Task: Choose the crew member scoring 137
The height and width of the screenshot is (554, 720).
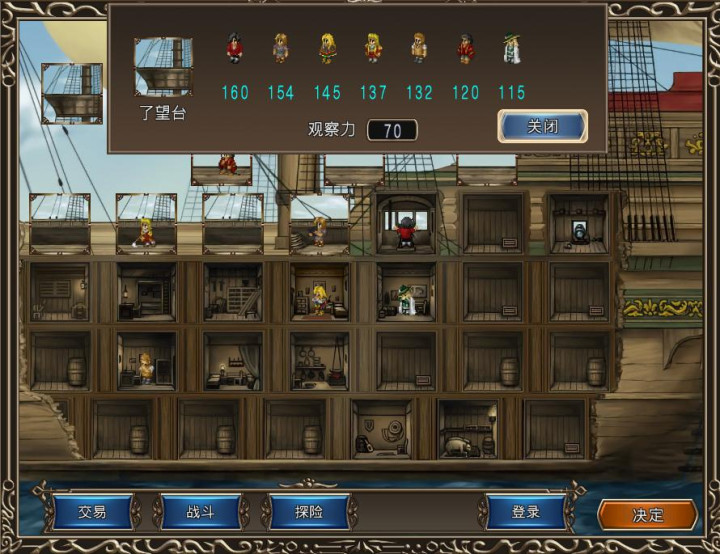Action: pos(373,49)
